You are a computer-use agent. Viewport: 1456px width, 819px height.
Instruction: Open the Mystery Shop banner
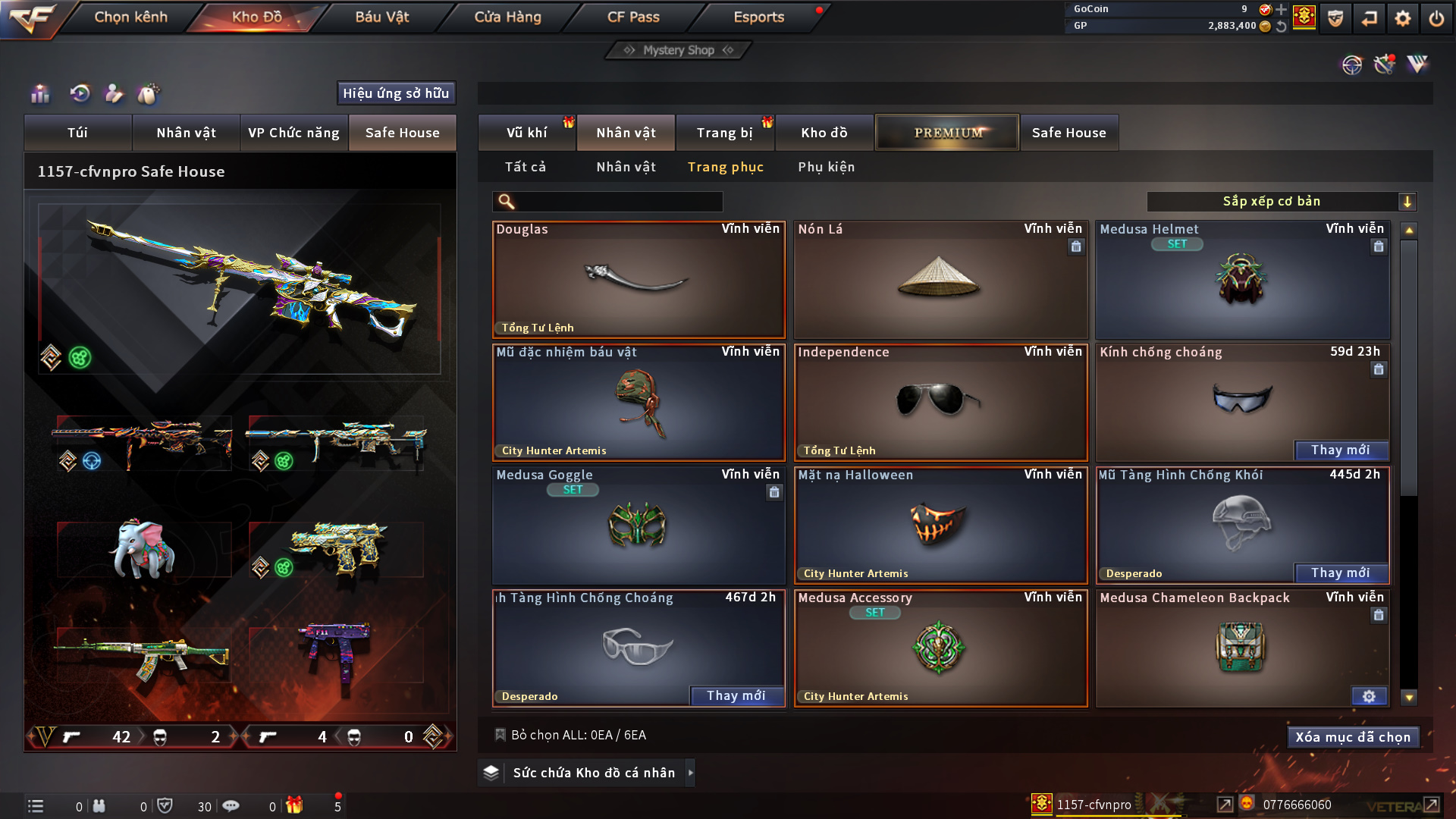pyautogui.click(x=679, y=50)
